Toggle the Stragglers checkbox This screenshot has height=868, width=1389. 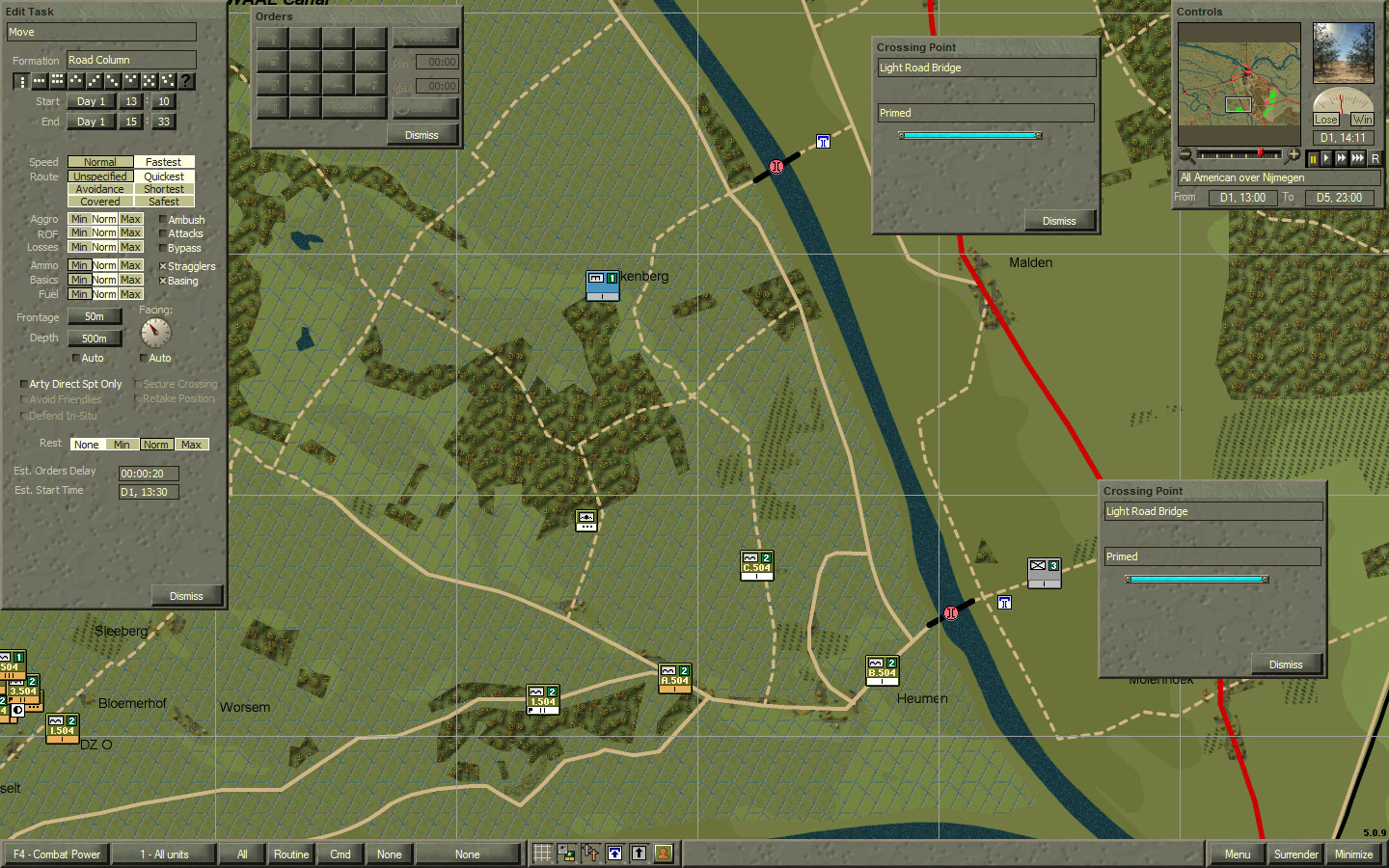click(161, 266)
